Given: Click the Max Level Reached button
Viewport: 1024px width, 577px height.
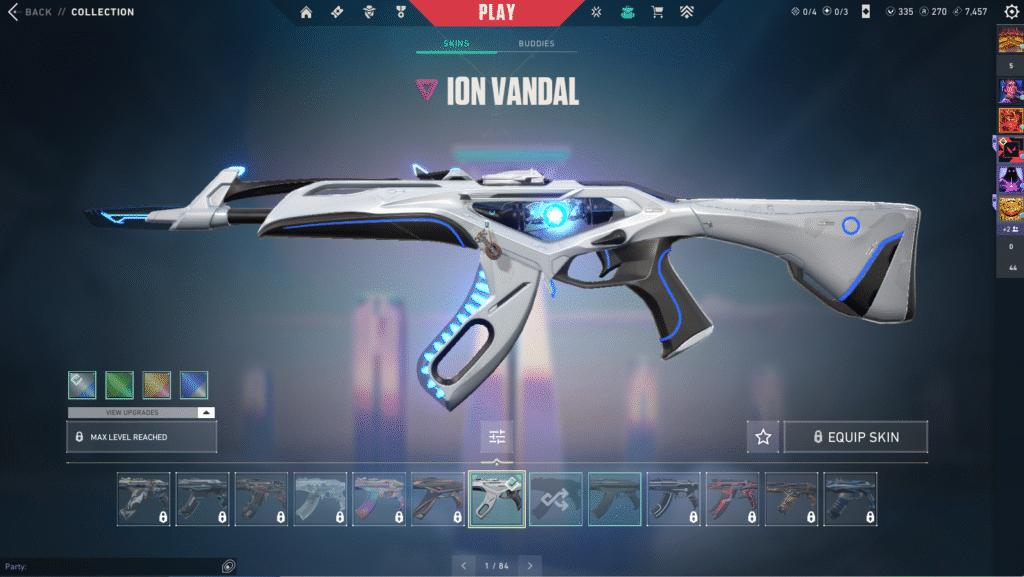Looking at the screenshot, I should [141, 437].
